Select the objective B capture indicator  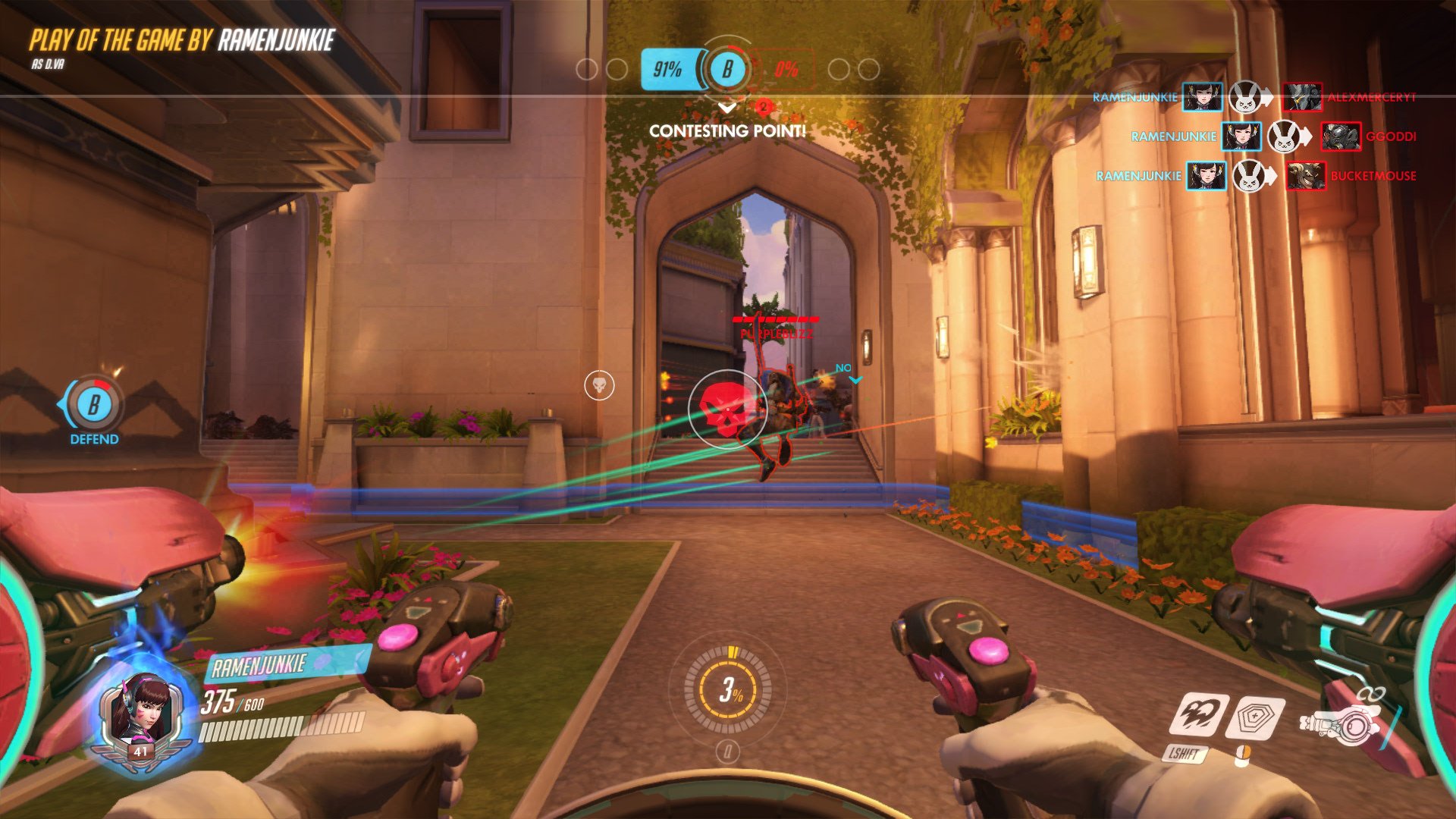click(x=726, y=69)
